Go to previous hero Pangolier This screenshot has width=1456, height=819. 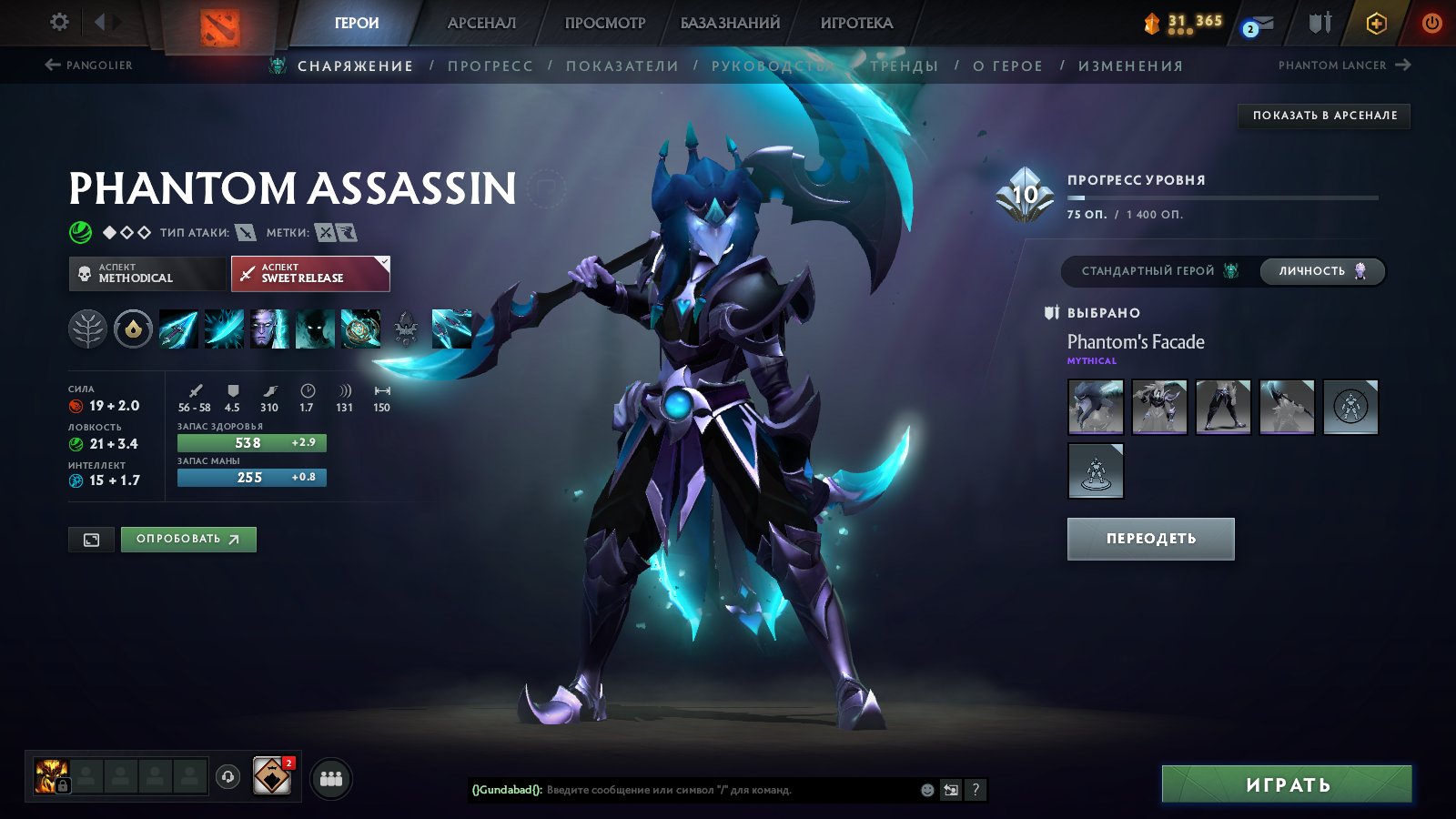coord(89,66)
